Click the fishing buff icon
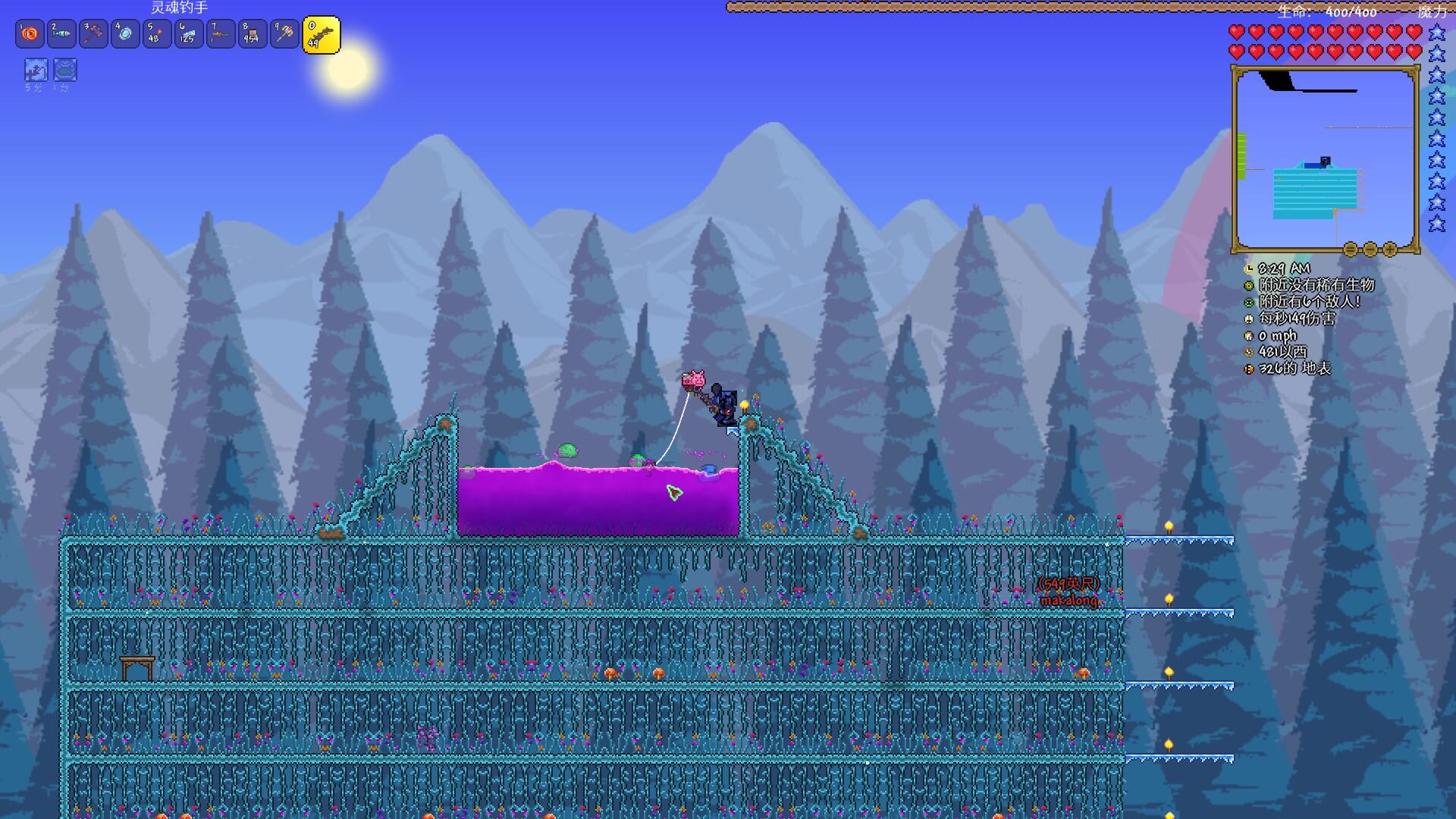Viewport: 1456px width, 819px height. coord(36,70)
